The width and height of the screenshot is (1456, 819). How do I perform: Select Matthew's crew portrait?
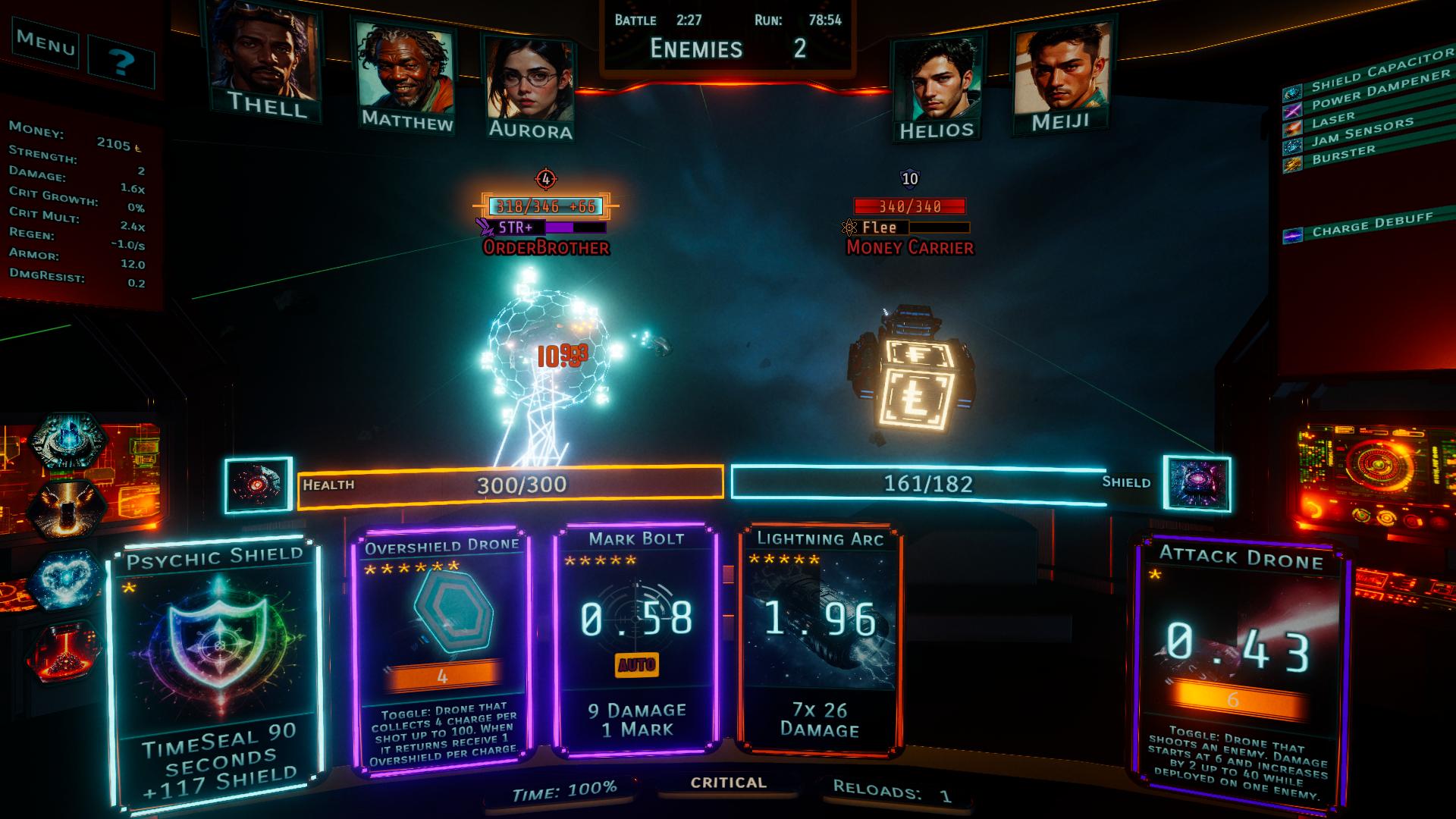click(x=405, y=74)
